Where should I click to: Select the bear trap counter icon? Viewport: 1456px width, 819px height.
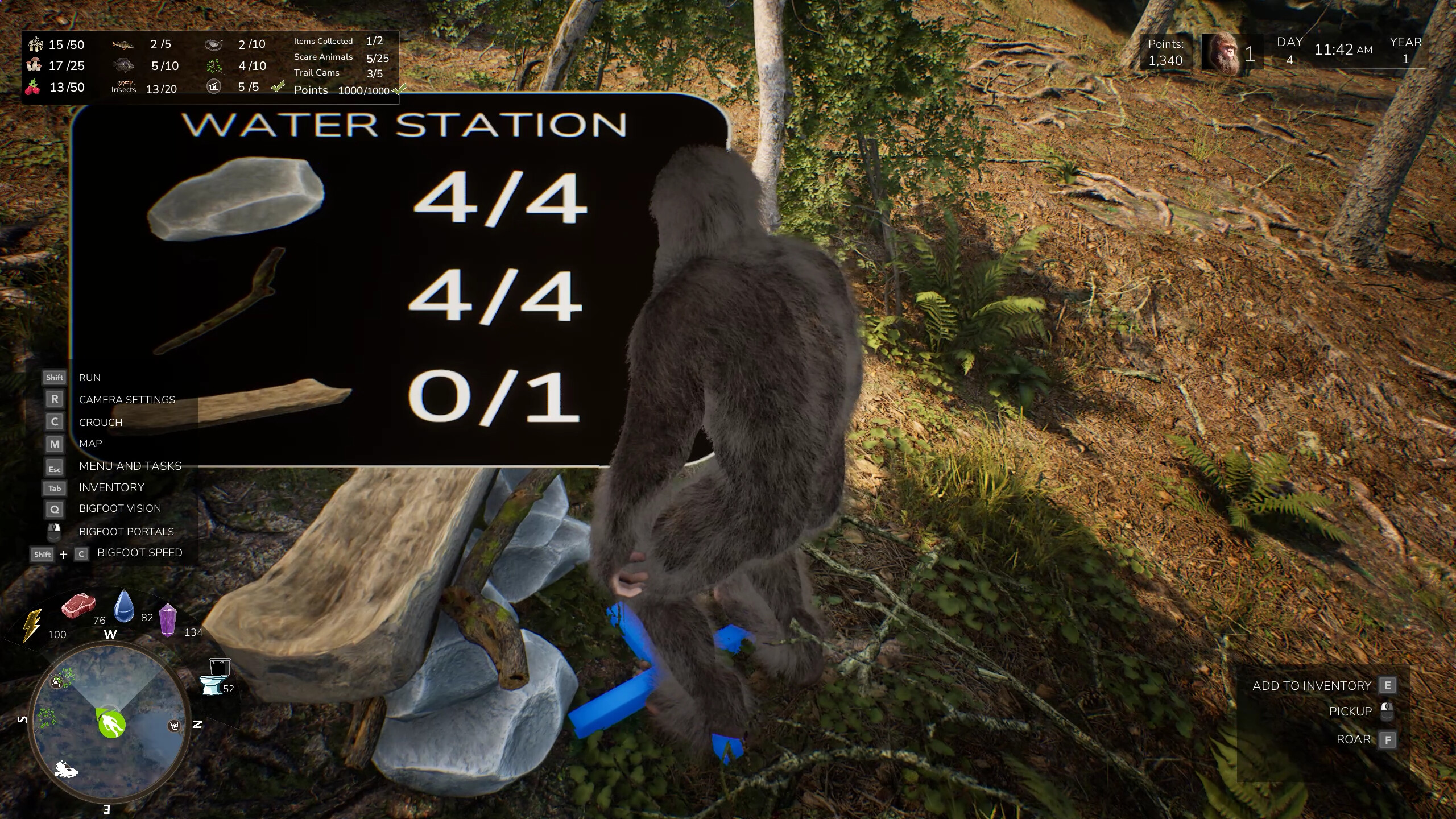[x=214, y=44]
